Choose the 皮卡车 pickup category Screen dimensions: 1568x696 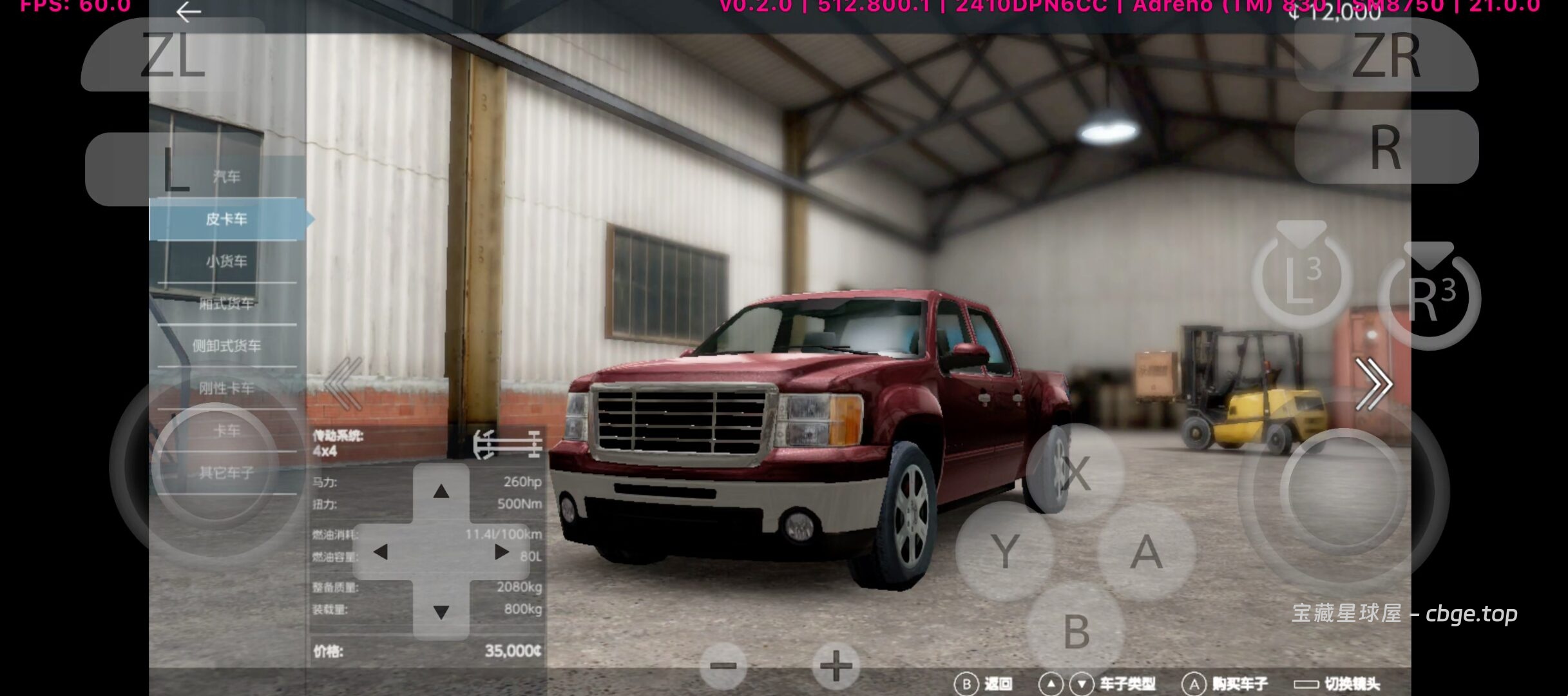[226, 219]
